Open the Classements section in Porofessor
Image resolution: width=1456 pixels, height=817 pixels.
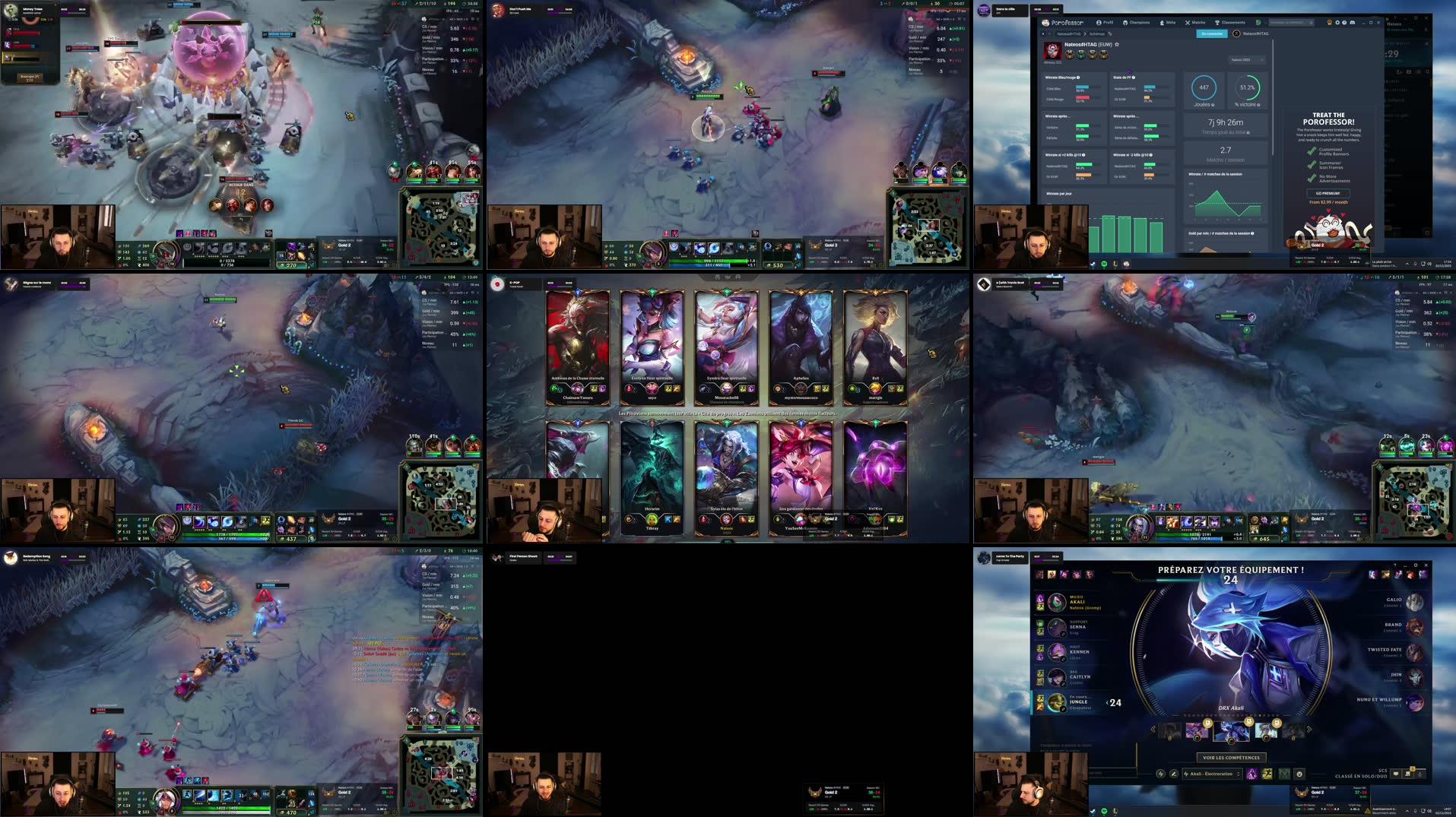pos(1232,23)
